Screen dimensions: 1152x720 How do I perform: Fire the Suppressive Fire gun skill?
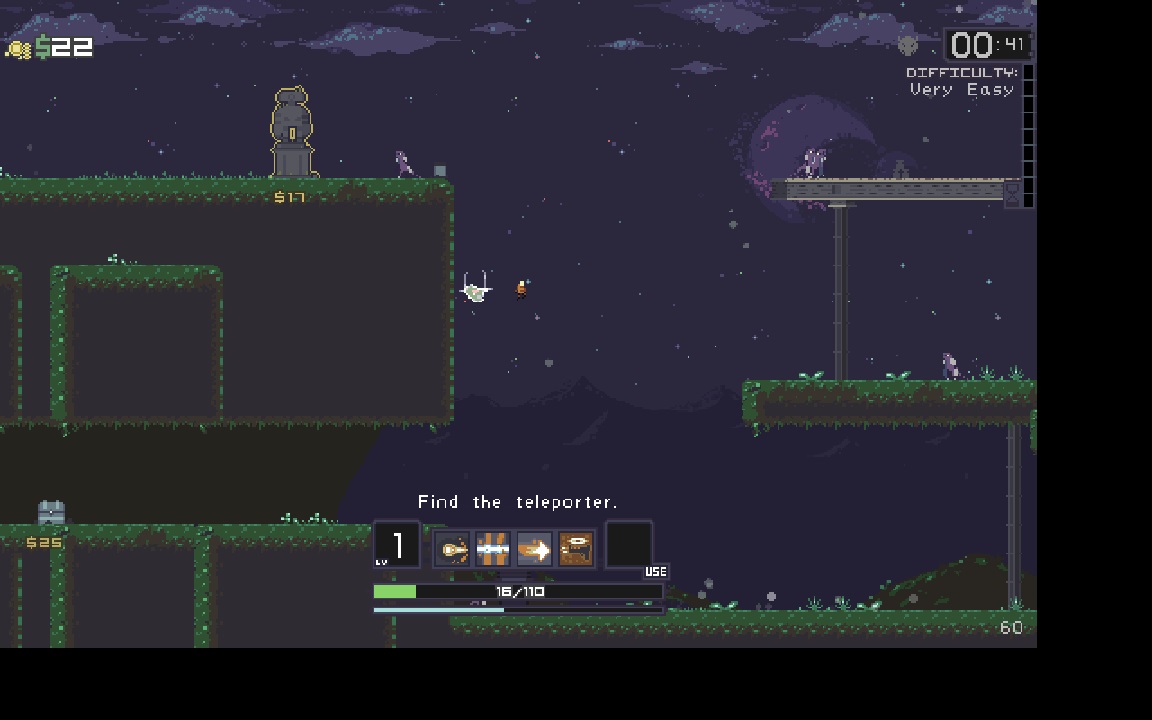pos(575,549)
